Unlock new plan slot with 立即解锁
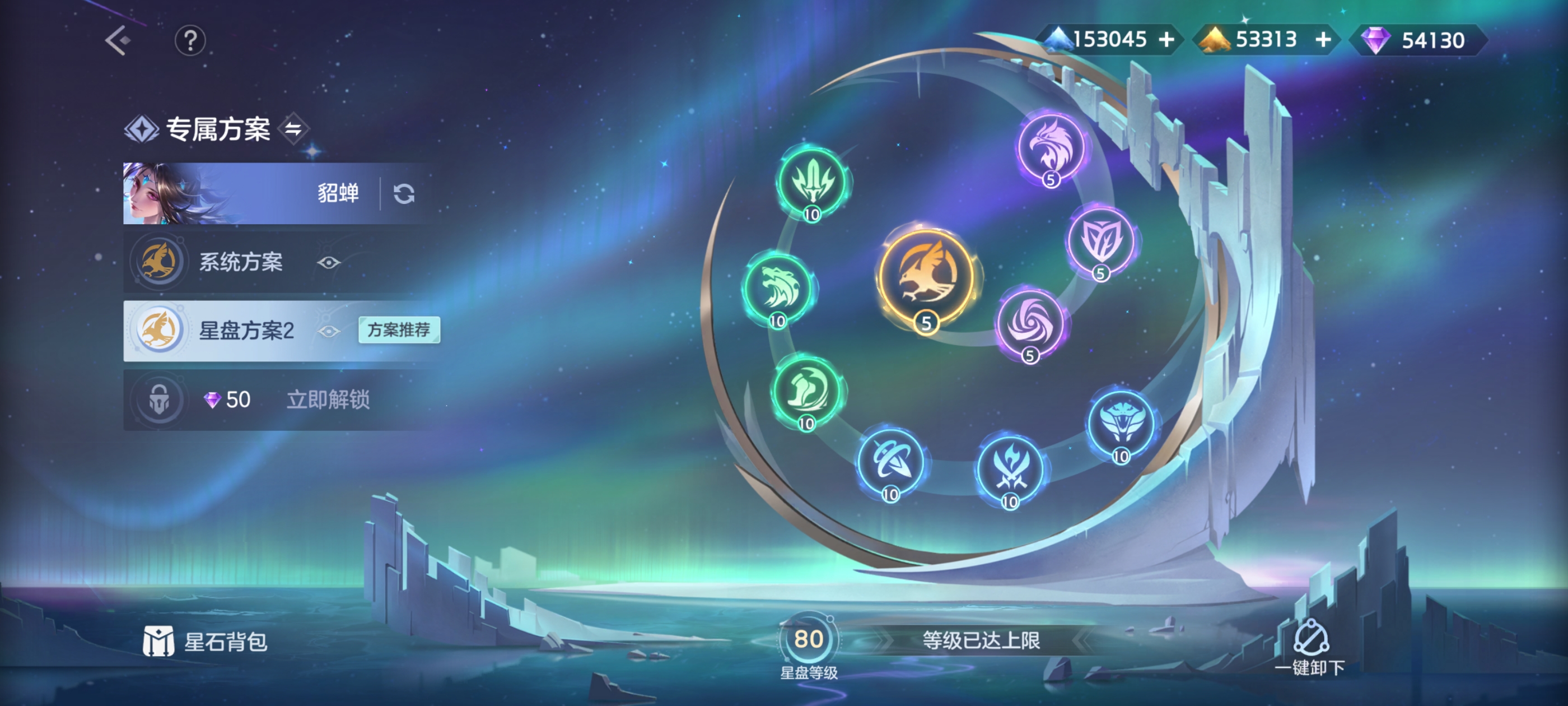This screenshot has width=1568, height=706. pos(328,400)
